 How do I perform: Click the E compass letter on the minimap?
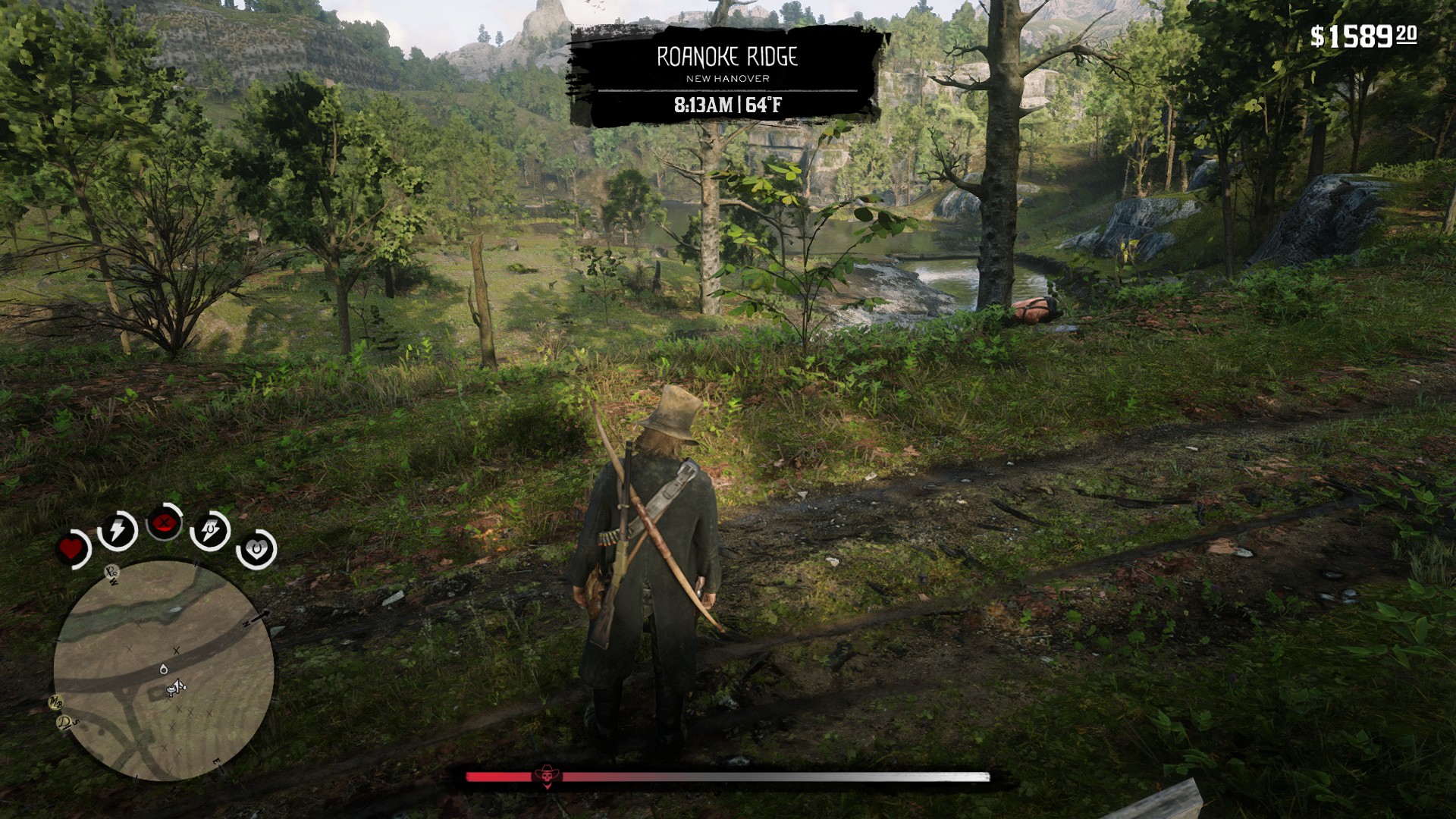point(216,761)
